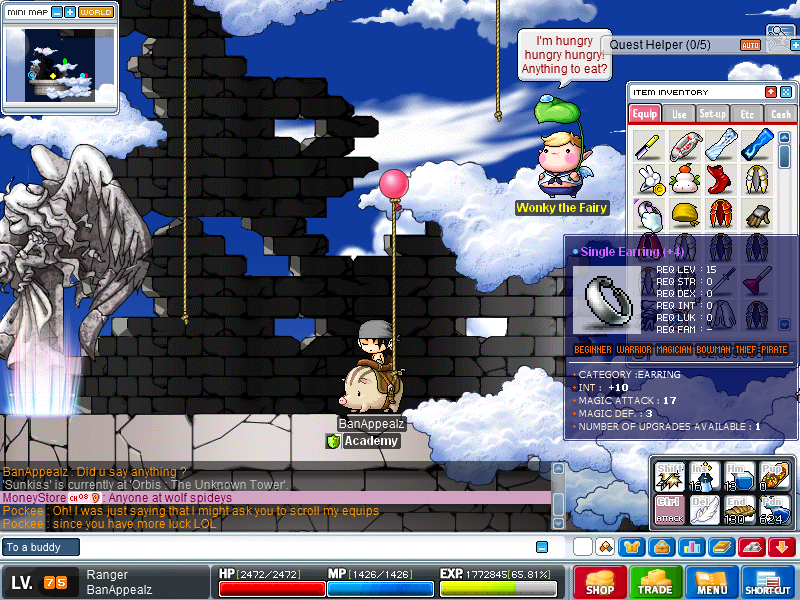Toggle the Quest Helper AUTO button
Viewport: 800px width, 600px height.
(750, 45)
